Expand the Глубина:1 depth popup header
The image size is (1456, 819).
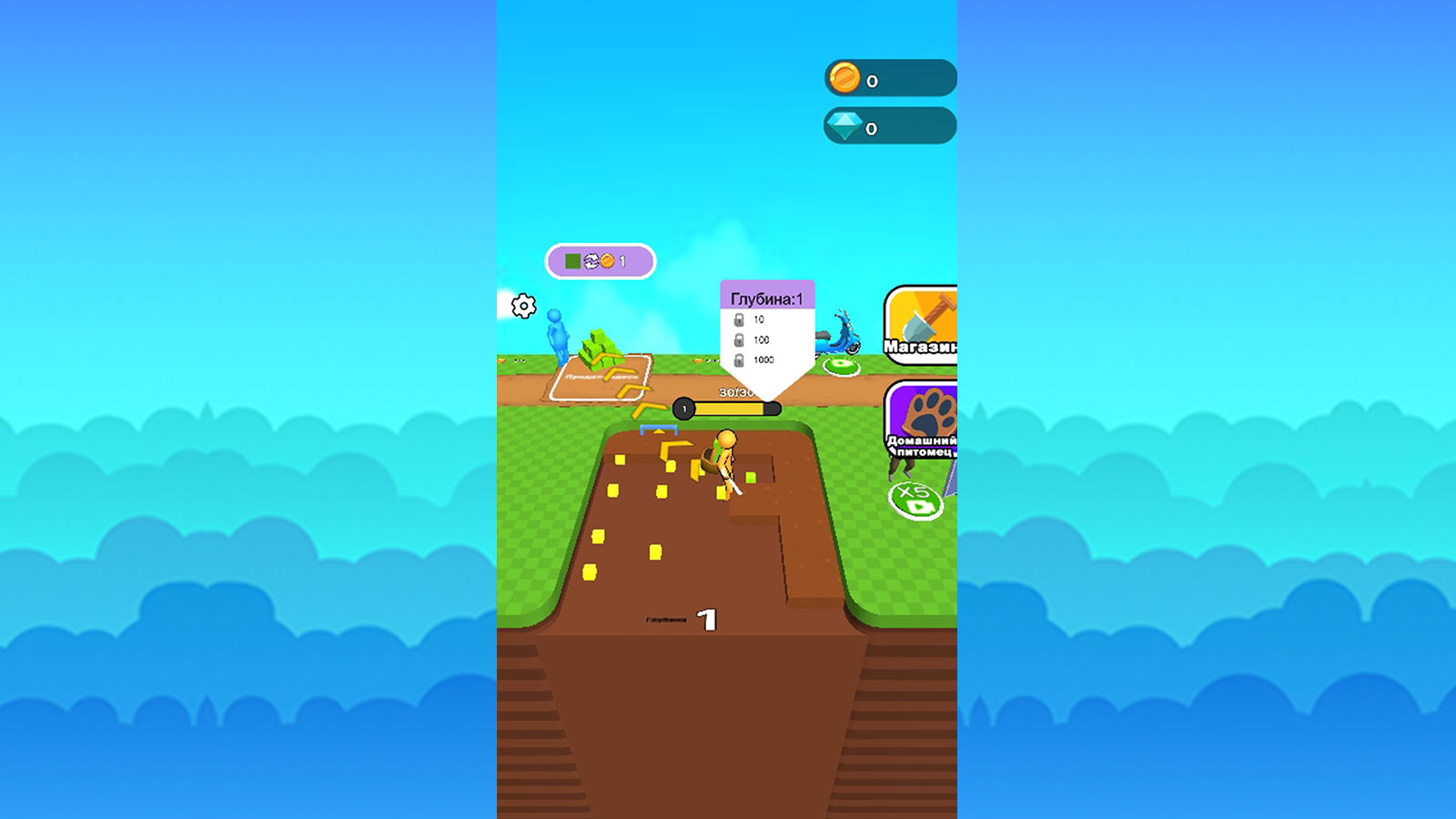point(767,295)
